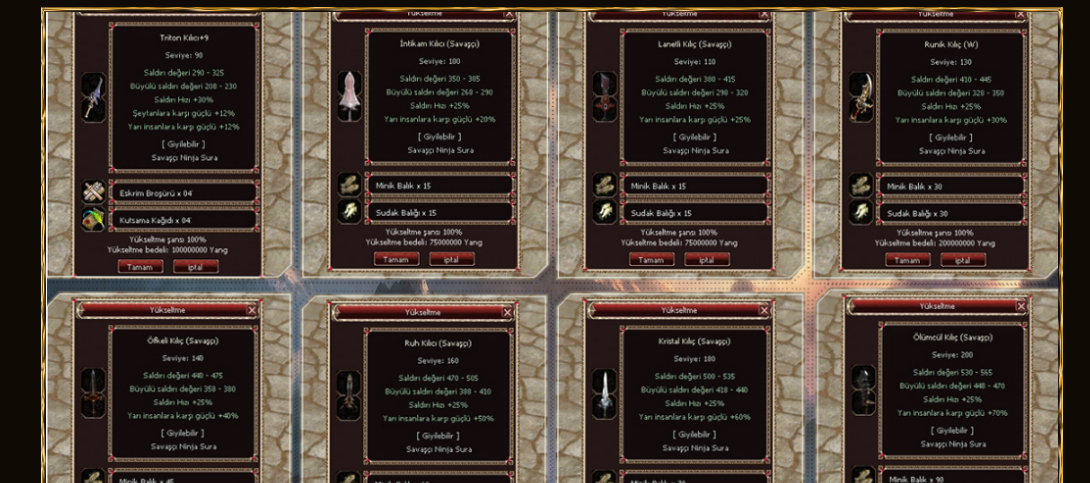The height and width of the screenshot is (483, 1090).
Task: Click Sudak Balığı icon in Lanetli Kılıç window
Action: (605, 212)
